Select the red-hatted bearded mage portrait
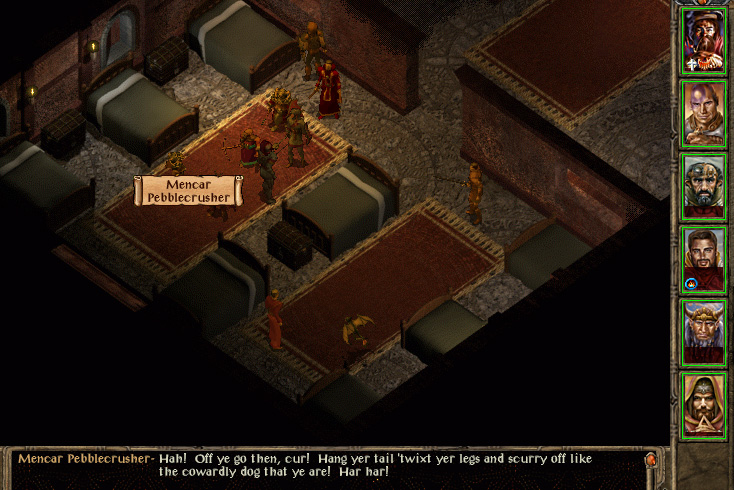Screen dimensions: 734x490 coord(704,40)
